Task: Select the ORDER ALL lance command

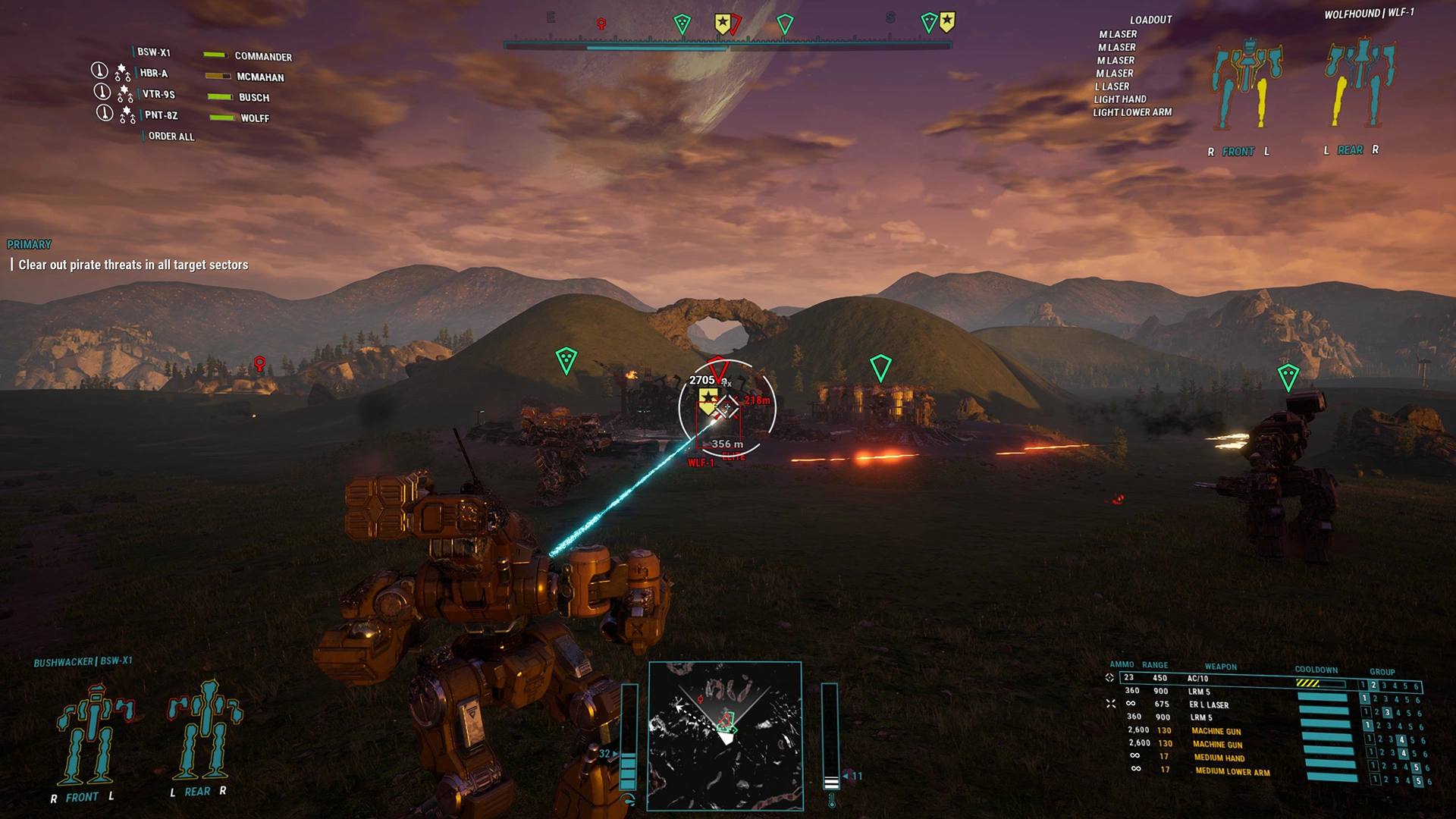Action: pyautogui.click(x=171, y=136)
